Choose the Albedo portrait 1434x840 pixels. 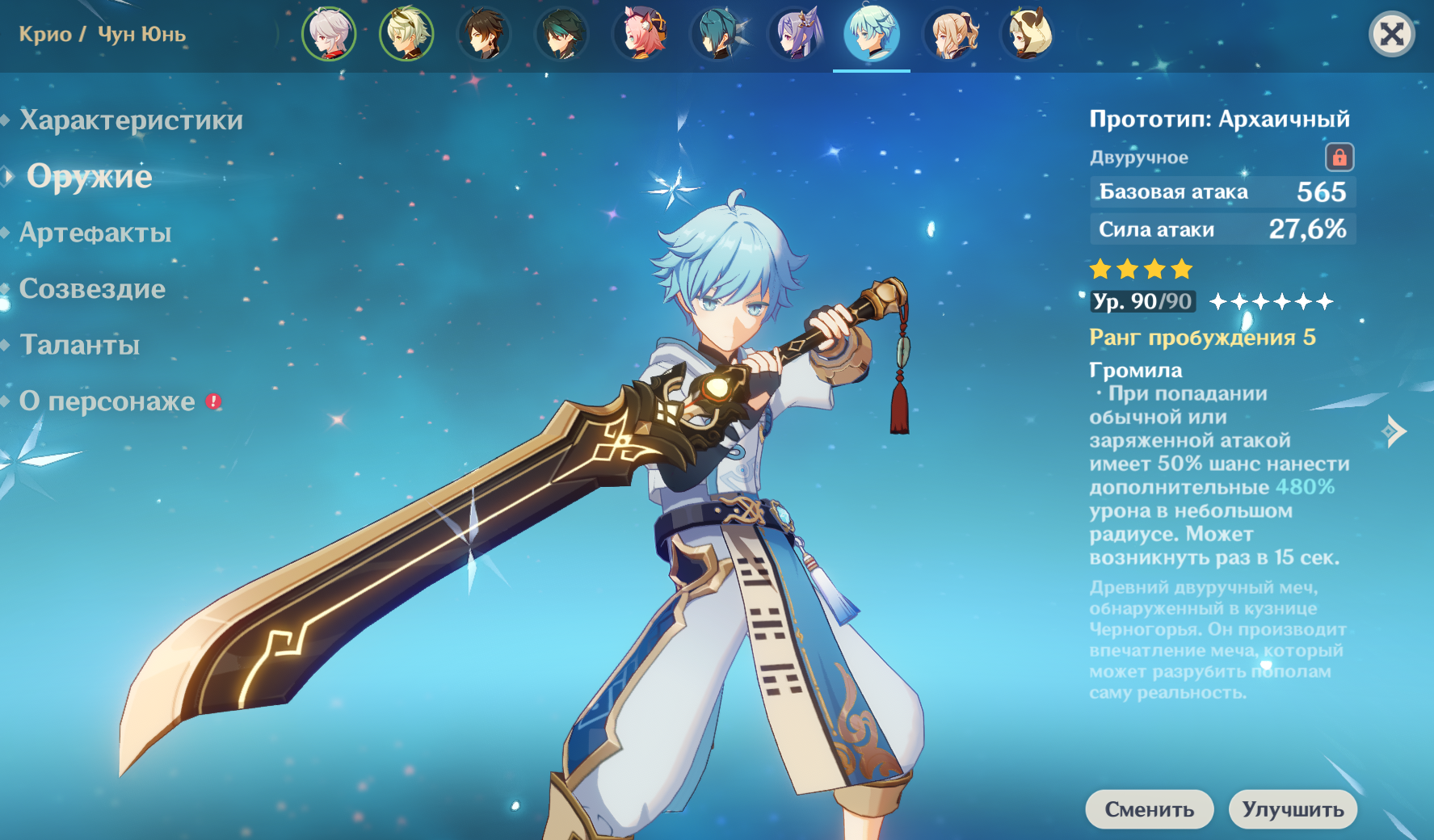[406, 35]
